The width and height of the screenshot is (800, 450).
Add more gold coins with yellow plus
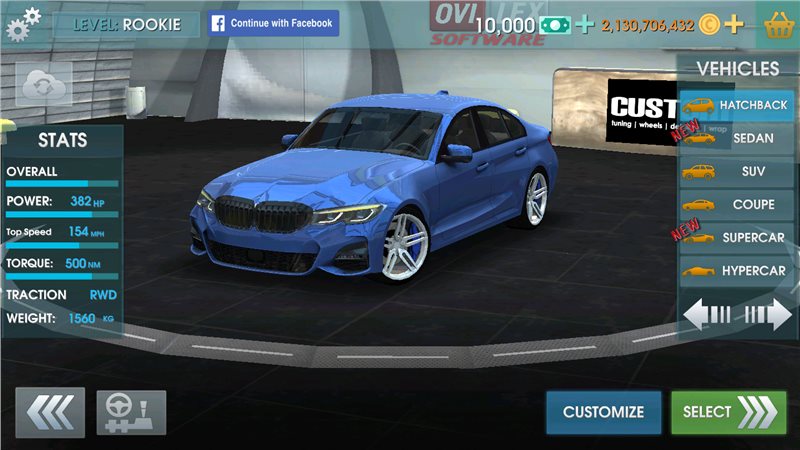735,24
